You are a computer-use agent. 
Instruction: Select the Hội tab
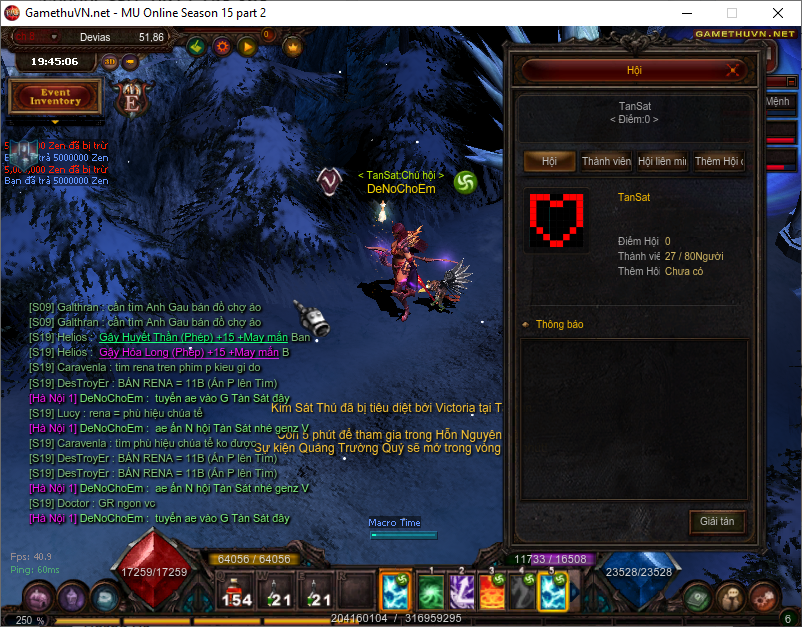pyautogui.click(x=550, y=162)
